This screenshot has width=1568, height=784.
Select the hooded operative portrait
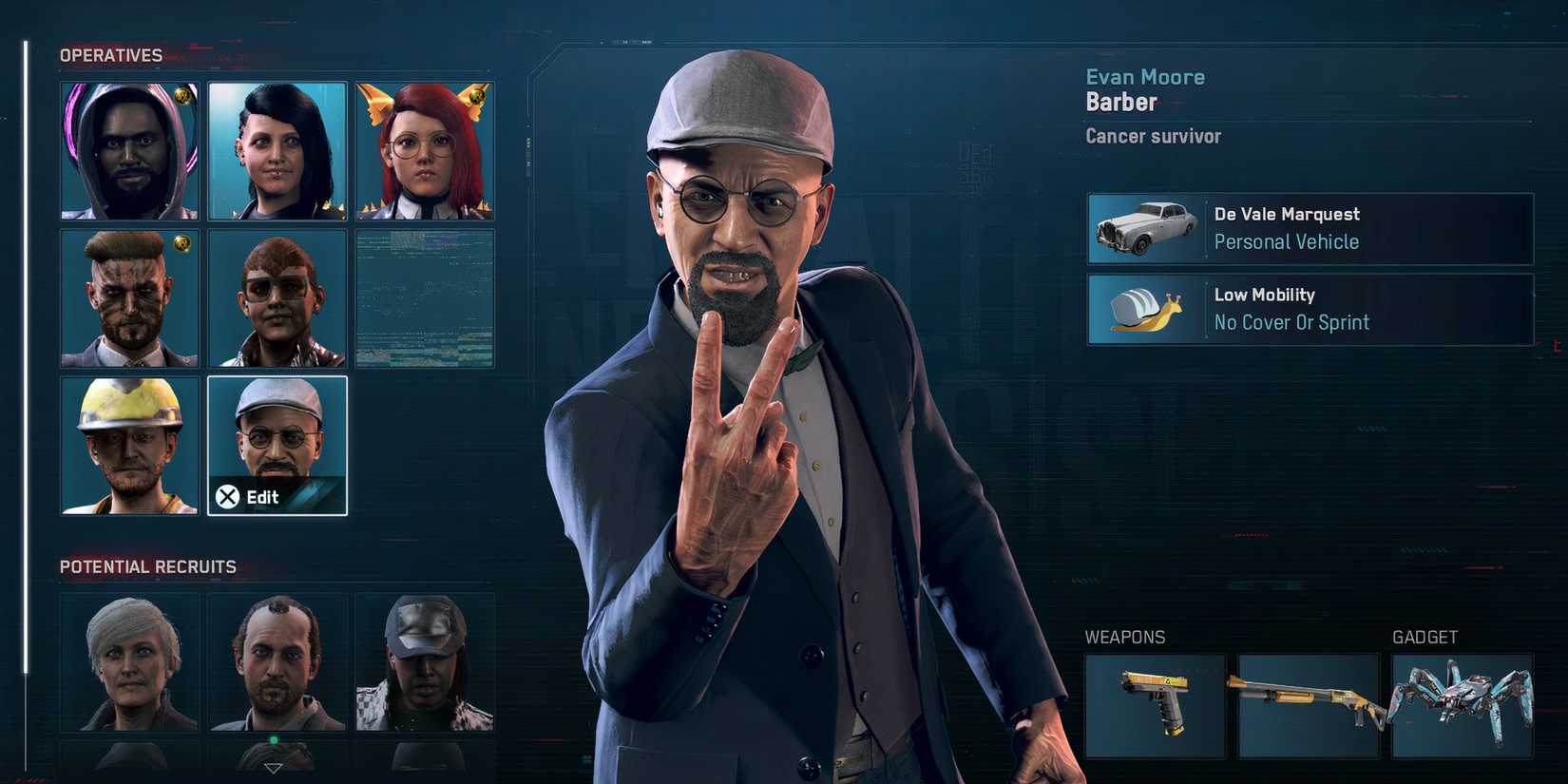click(129, 151)
